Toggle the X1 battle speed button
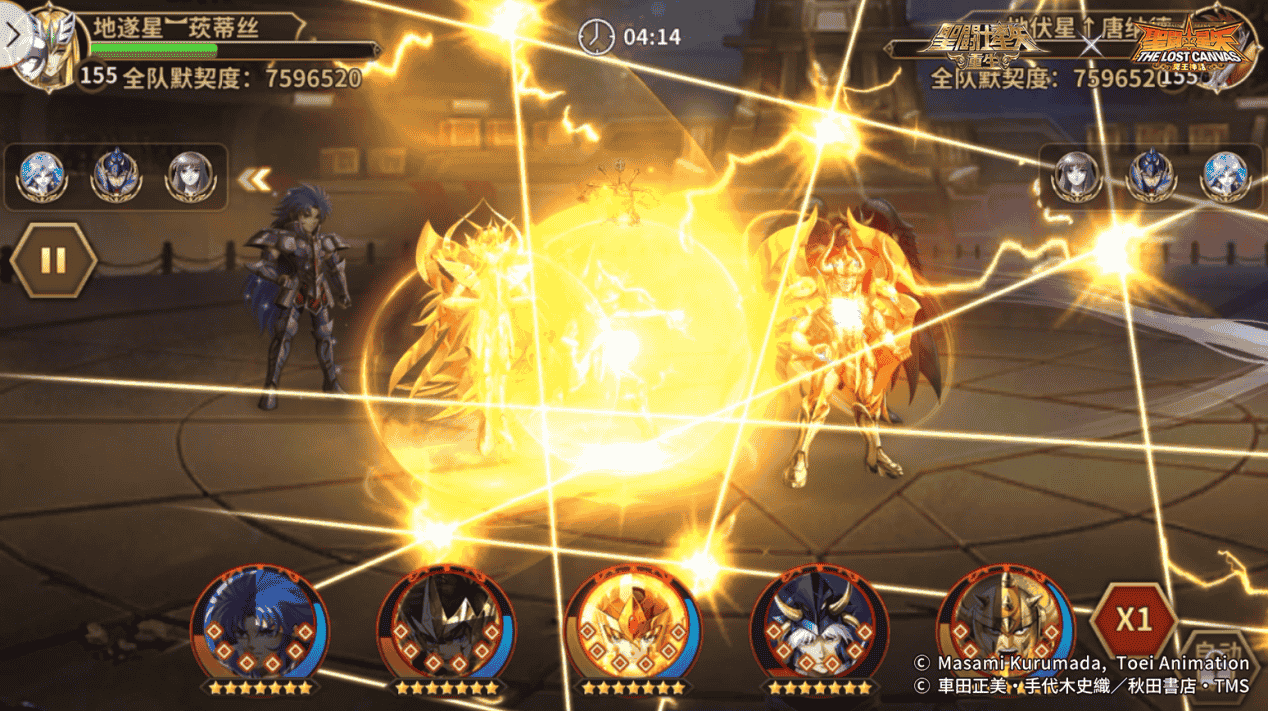The height and width of the screenshot is (711, 1268). 1133,620
